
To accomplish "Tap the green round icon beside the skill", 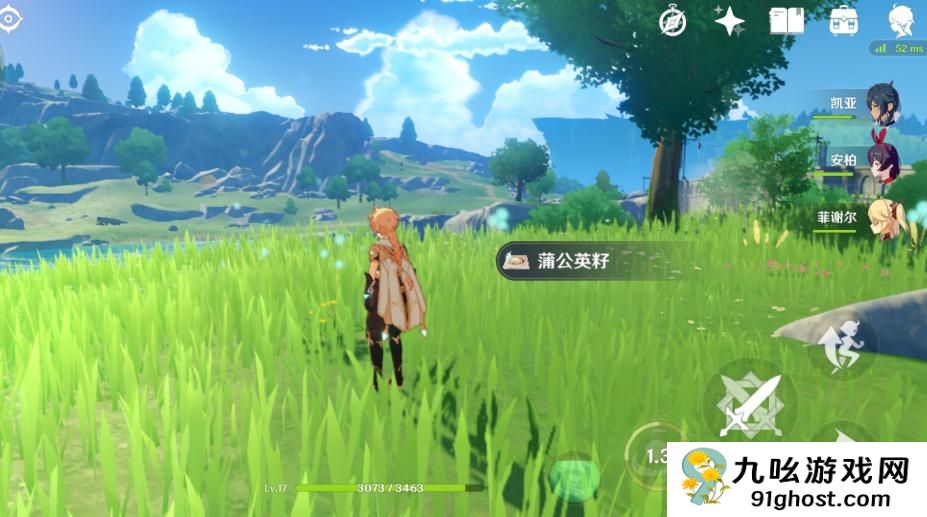I will pos(574,476).
